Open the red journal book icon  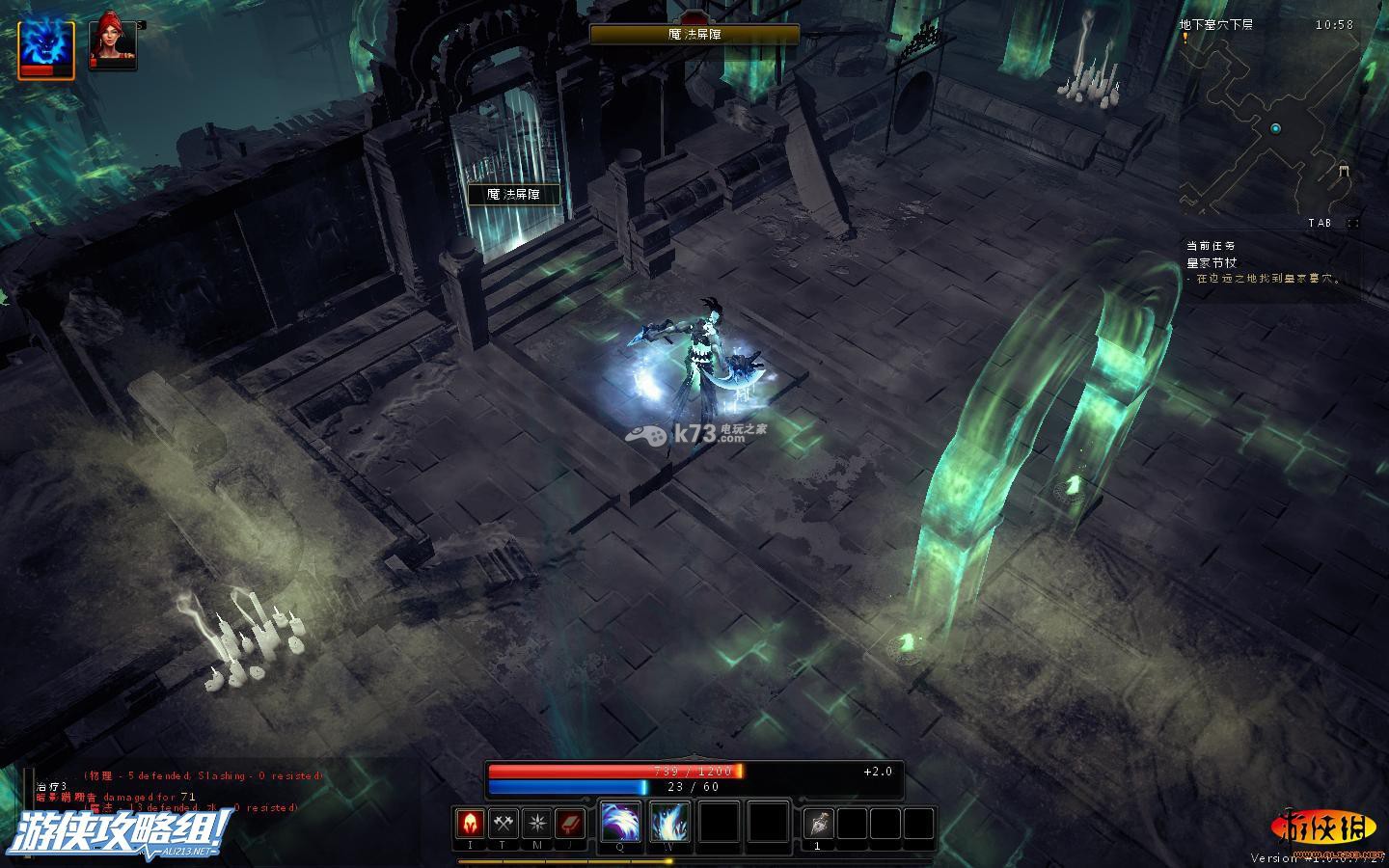[x=569, y=824]
